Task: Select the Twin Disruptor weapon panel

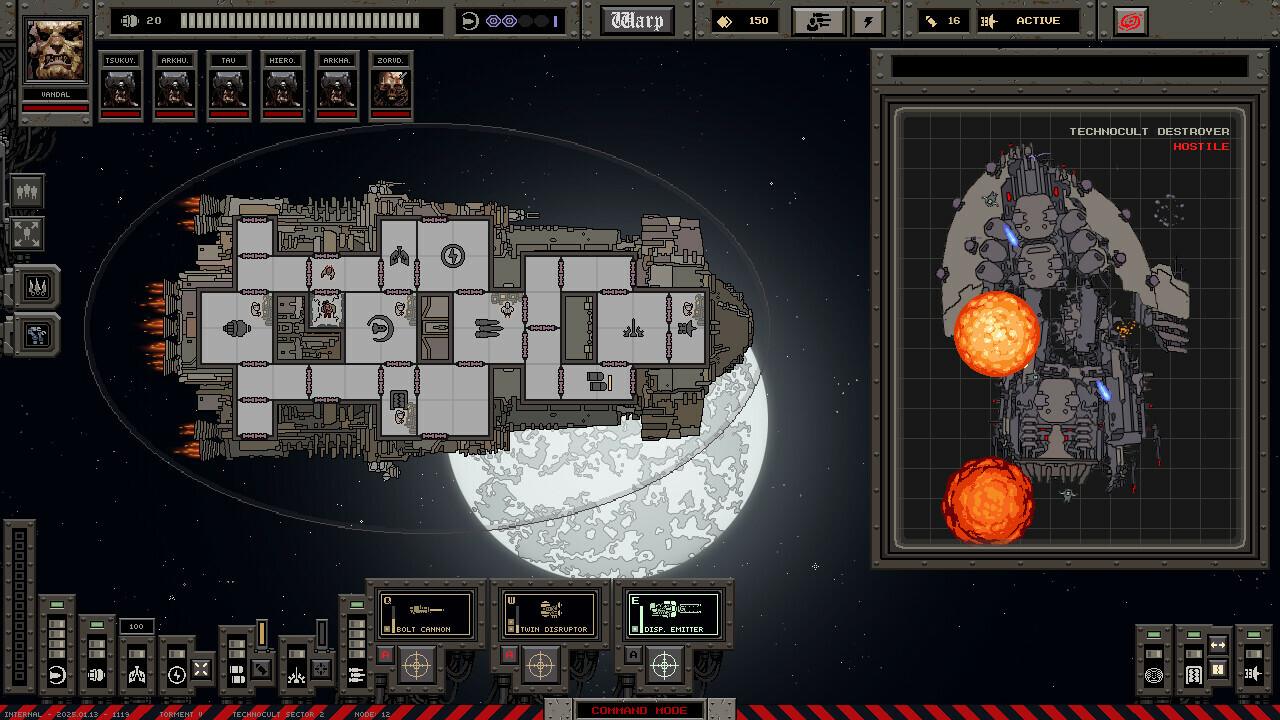Action: (549, 614)
